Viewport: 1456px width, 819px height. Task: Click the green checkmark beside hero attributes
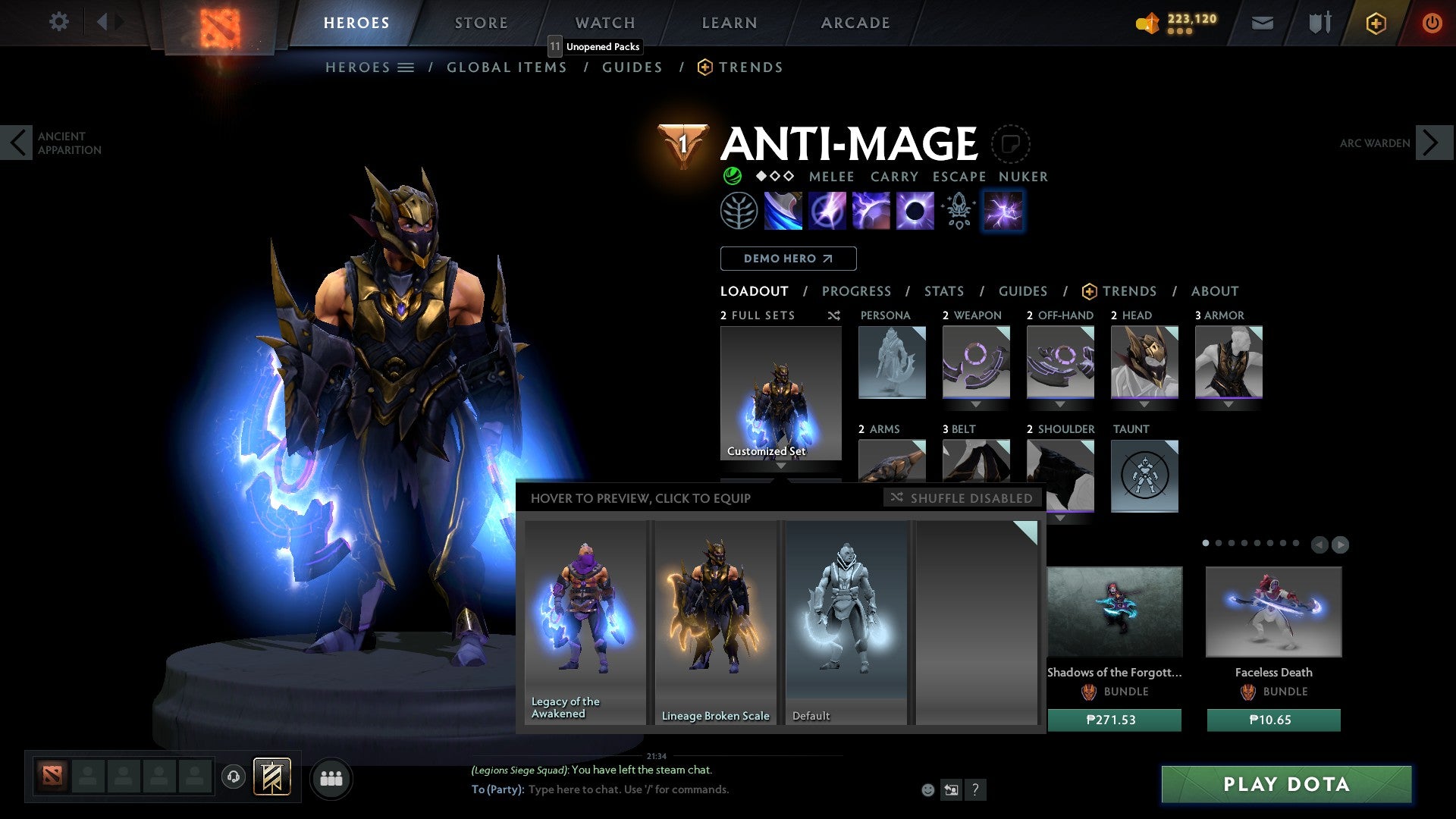coord(732,176)
